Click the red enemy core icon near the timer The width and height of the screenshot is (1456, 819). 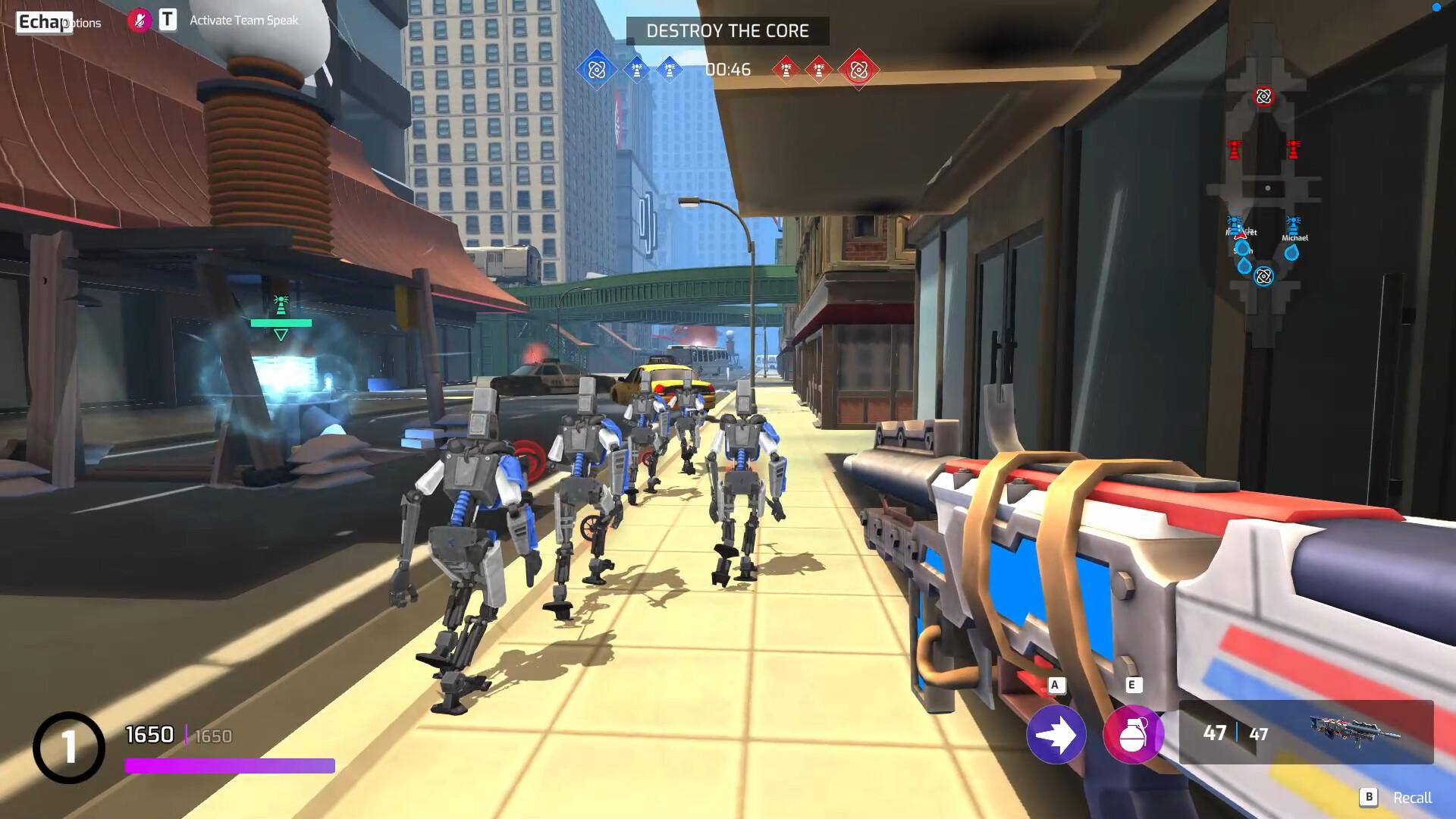pos(859,69)
